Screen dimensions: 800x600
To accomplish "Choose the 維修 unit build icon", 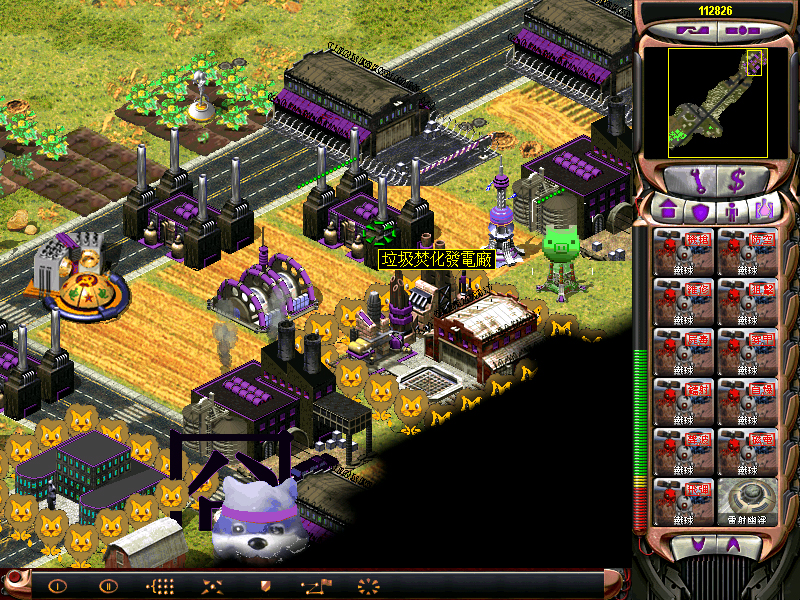I will pos(683,301).
